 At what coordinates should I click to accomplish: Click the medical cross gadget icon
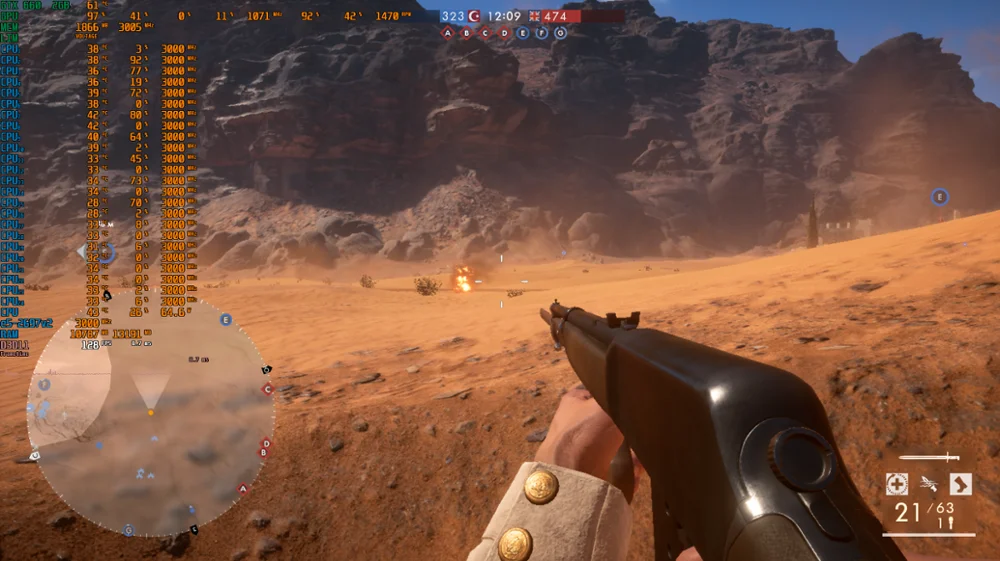click(897, 485)
